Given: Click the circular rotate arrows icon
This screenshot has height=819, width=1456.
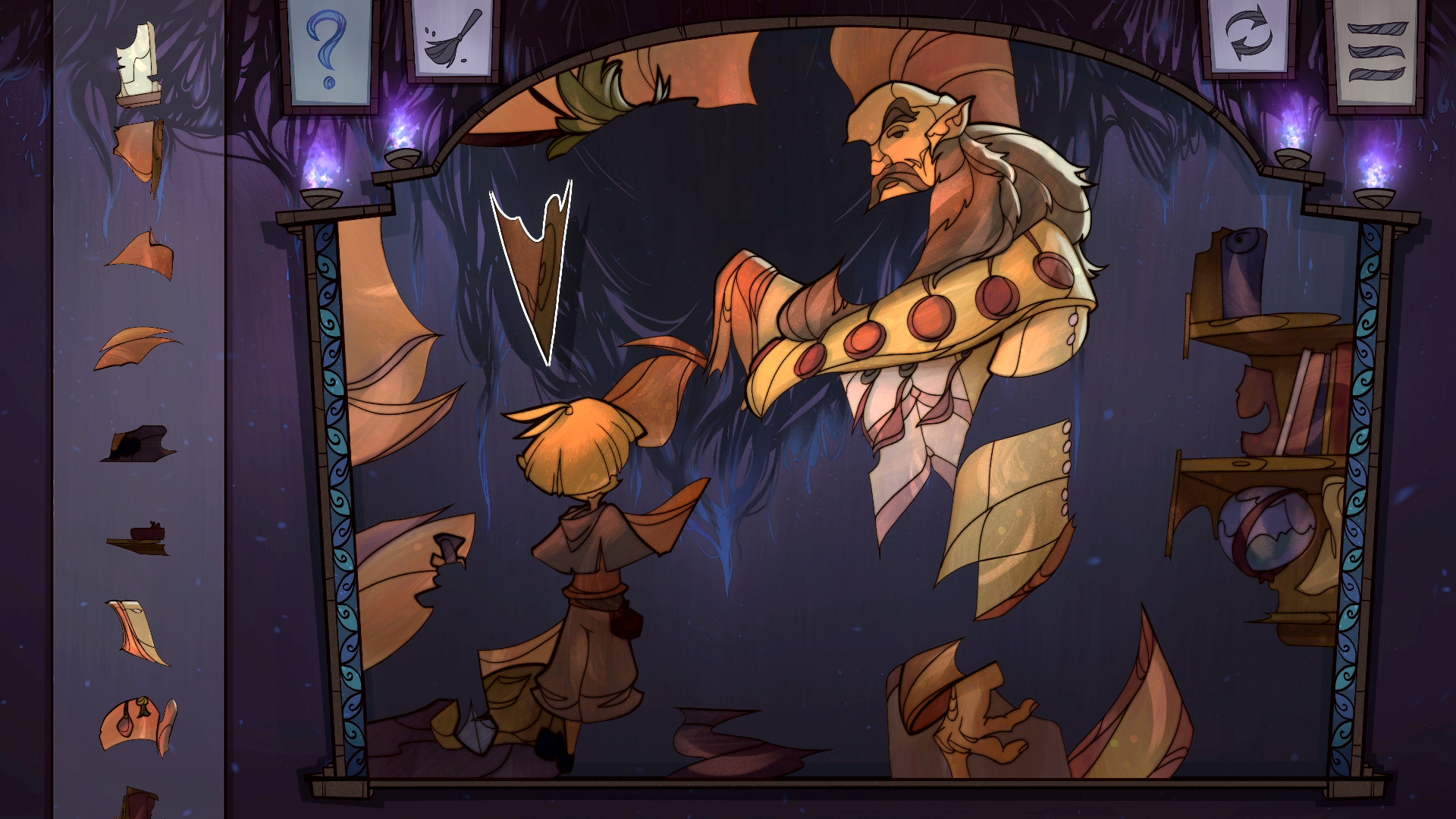Looking at the screenshot, I should pos(1250,34).
